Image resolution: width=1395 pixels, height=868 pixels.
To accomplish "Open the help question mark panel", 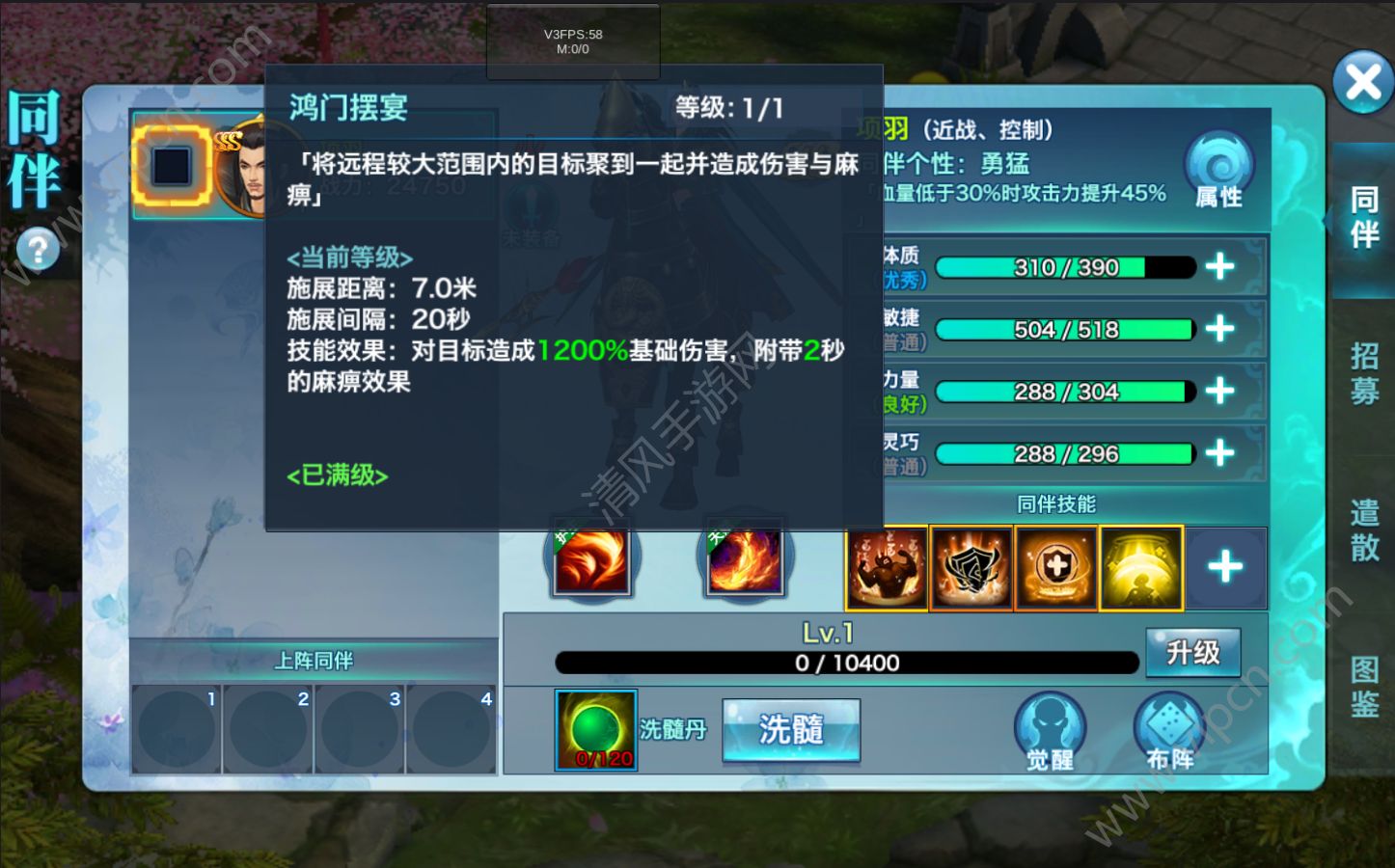I will tap(37, 249).
